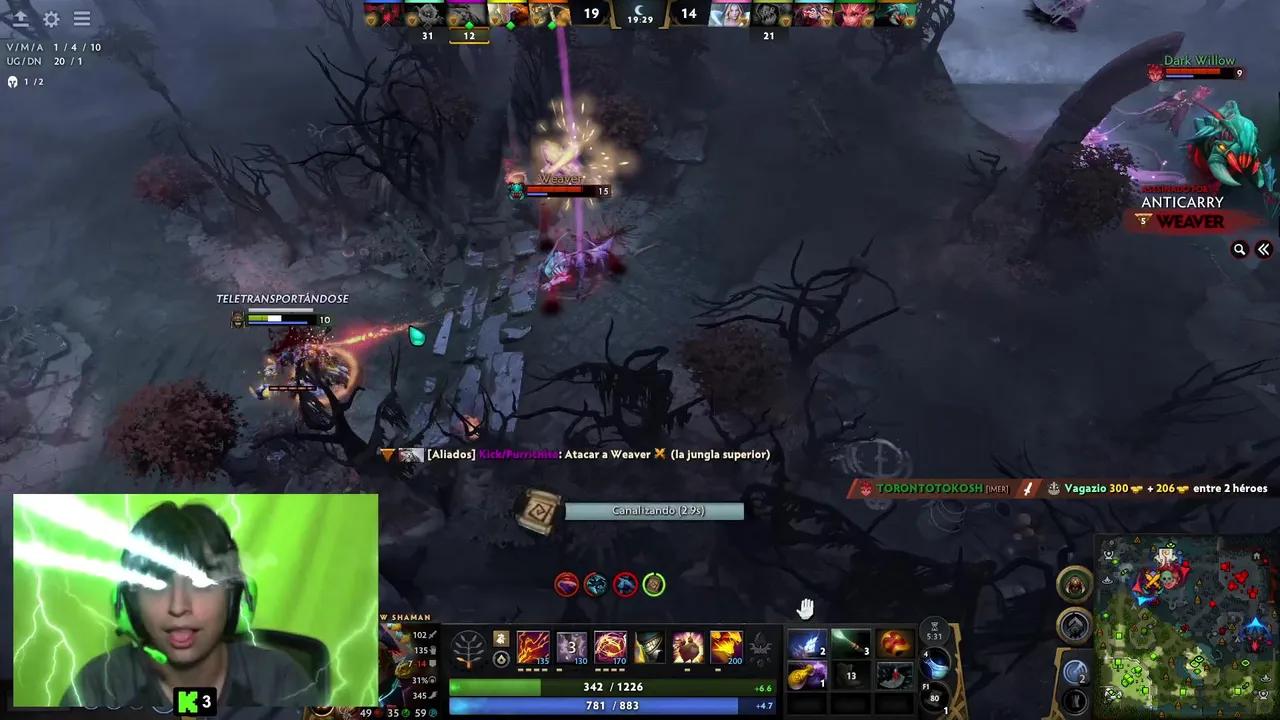The width and height of the screenshot is (1280, 720).
Task: Click the magnifier on the Weaver kill card
Action: tap(1240, 249)
